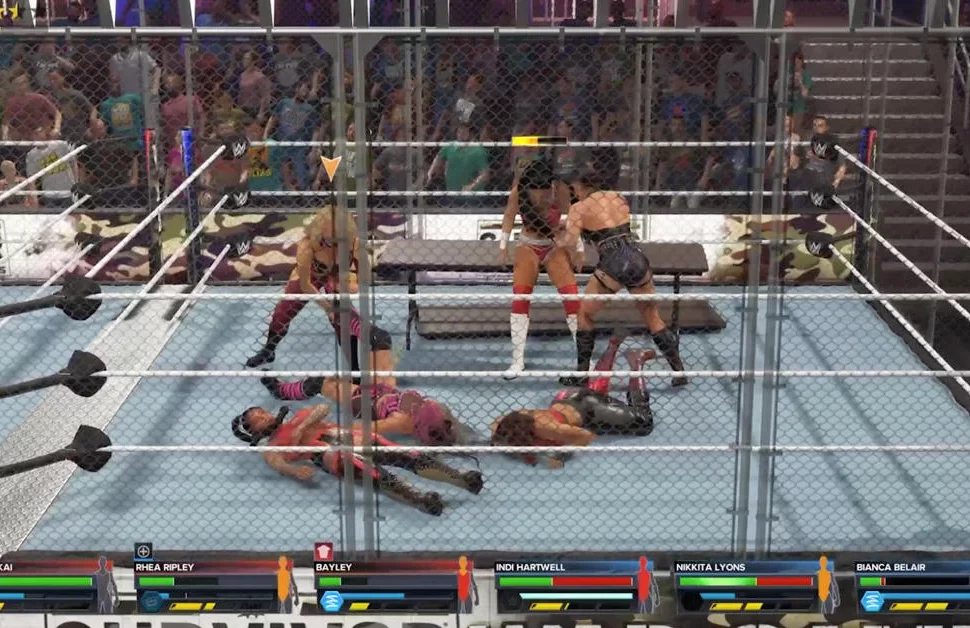
Task: Click Bayley's blue finisher icon
Action: click(x=331, y=601)
